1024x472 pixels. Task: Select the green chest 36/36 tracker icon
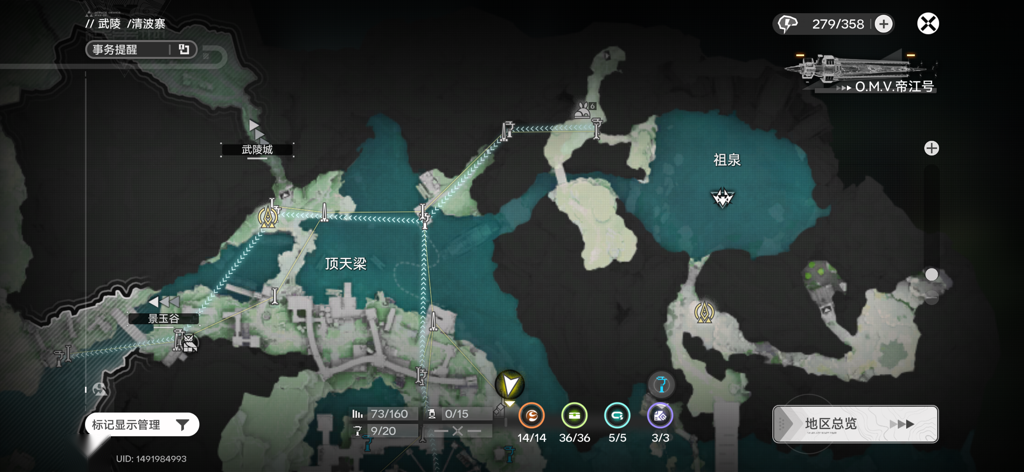click(574, 415)
